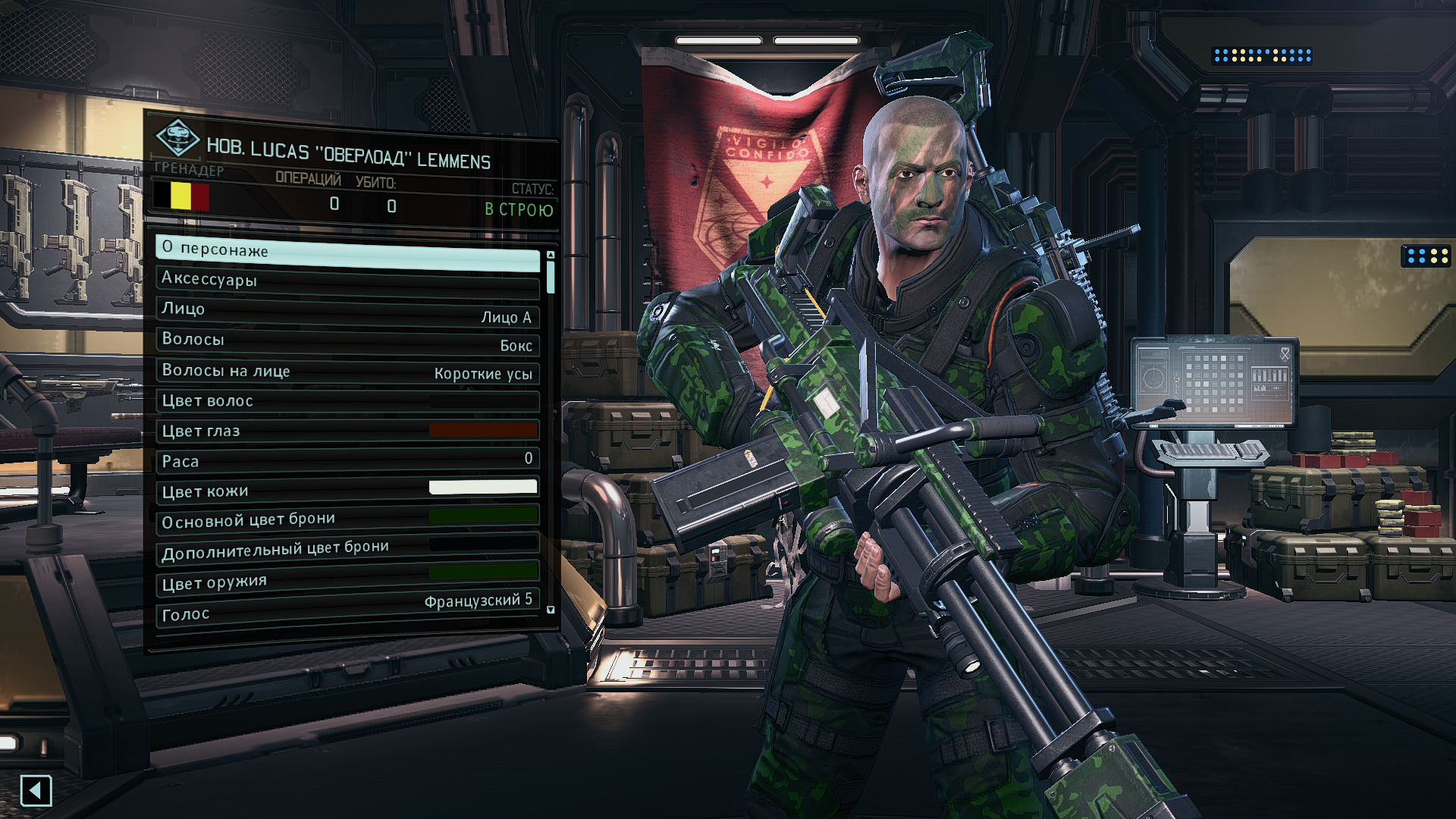Select "Основной цвет брони" armor color
The image size is (1456, 819).
tap(347, 519)
